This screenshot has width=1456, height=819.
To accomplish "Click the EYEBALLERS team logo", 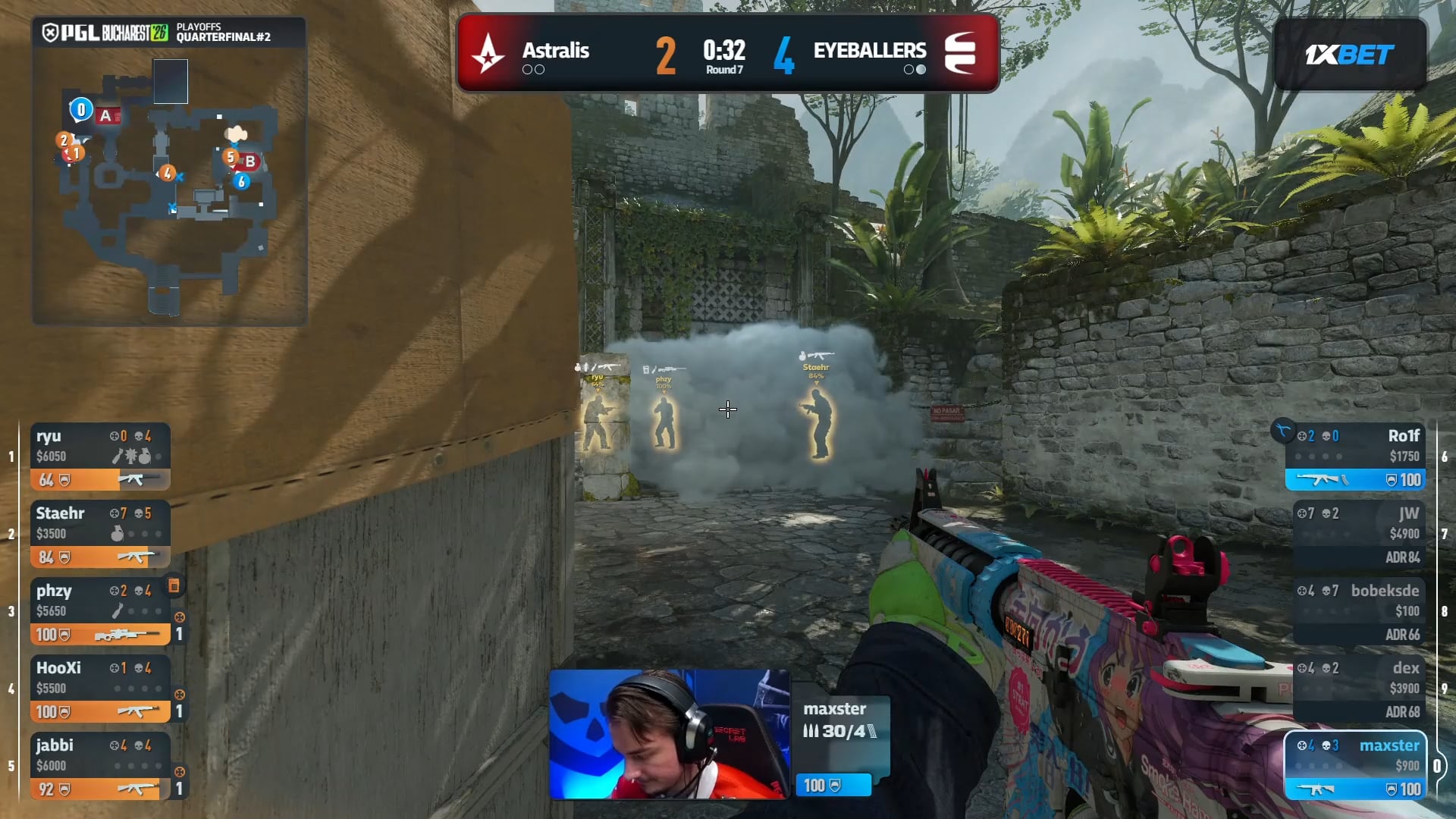I will [960, 54].
